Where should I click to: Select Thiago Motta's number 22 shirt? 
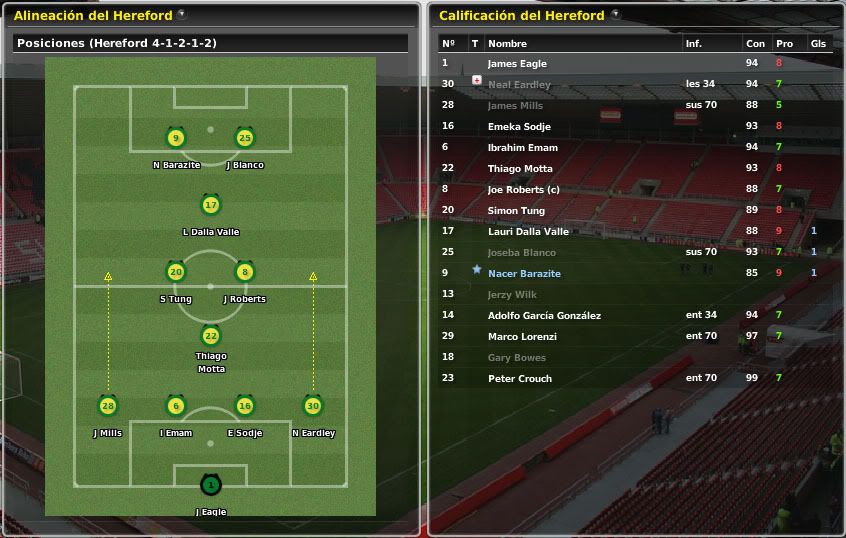point(210,335)
